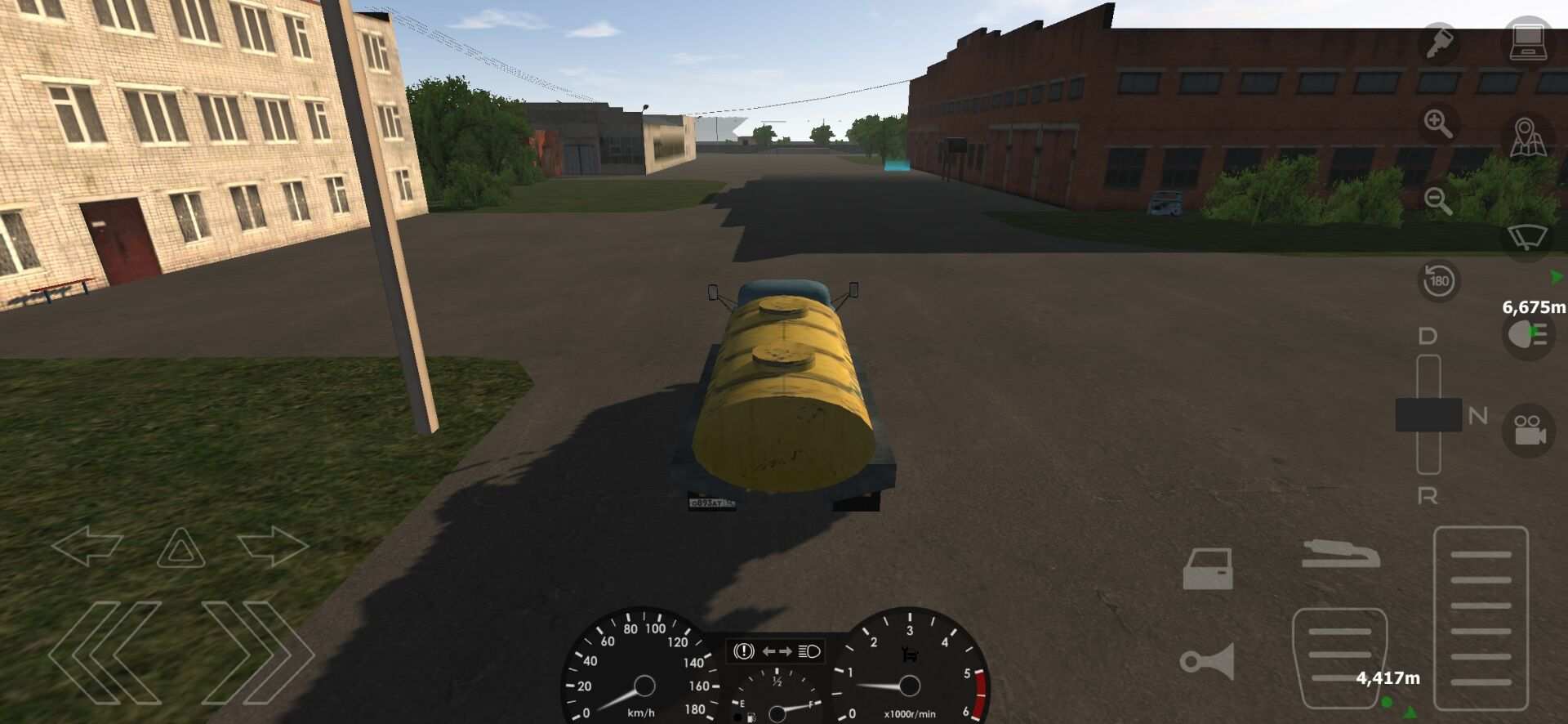1568x724 pixels.
Task: Rotate the camera 180 degrees
Action: pyautogui.click(x=1441, y=282)
